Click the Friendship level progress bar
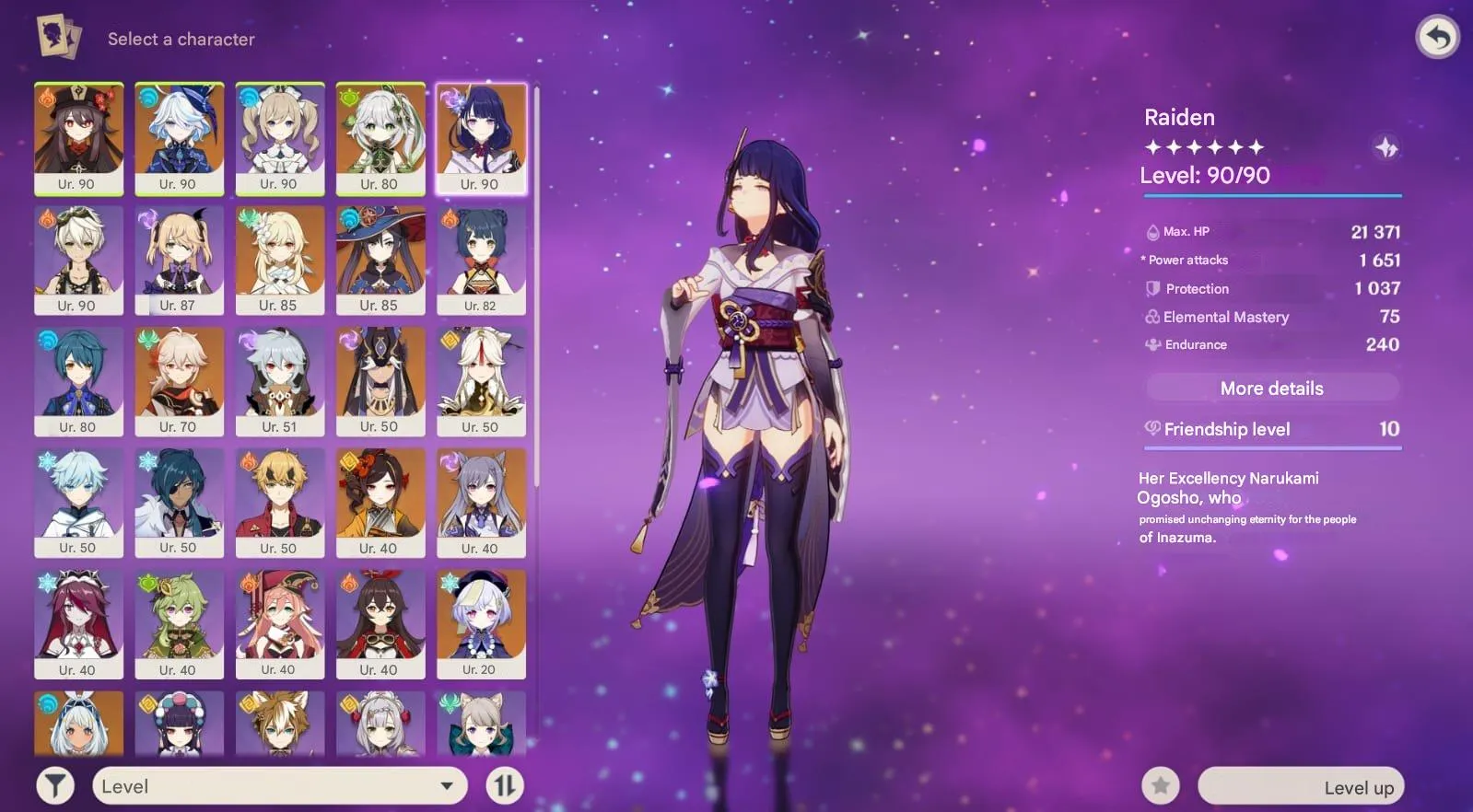 [x=1272, y=446]
